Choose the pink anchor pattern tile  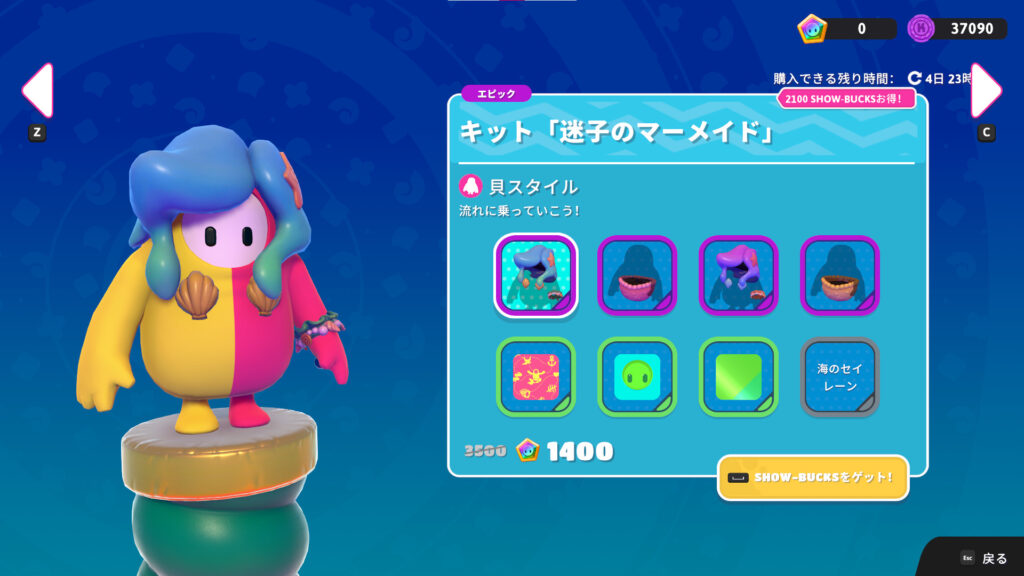[535, 377]
